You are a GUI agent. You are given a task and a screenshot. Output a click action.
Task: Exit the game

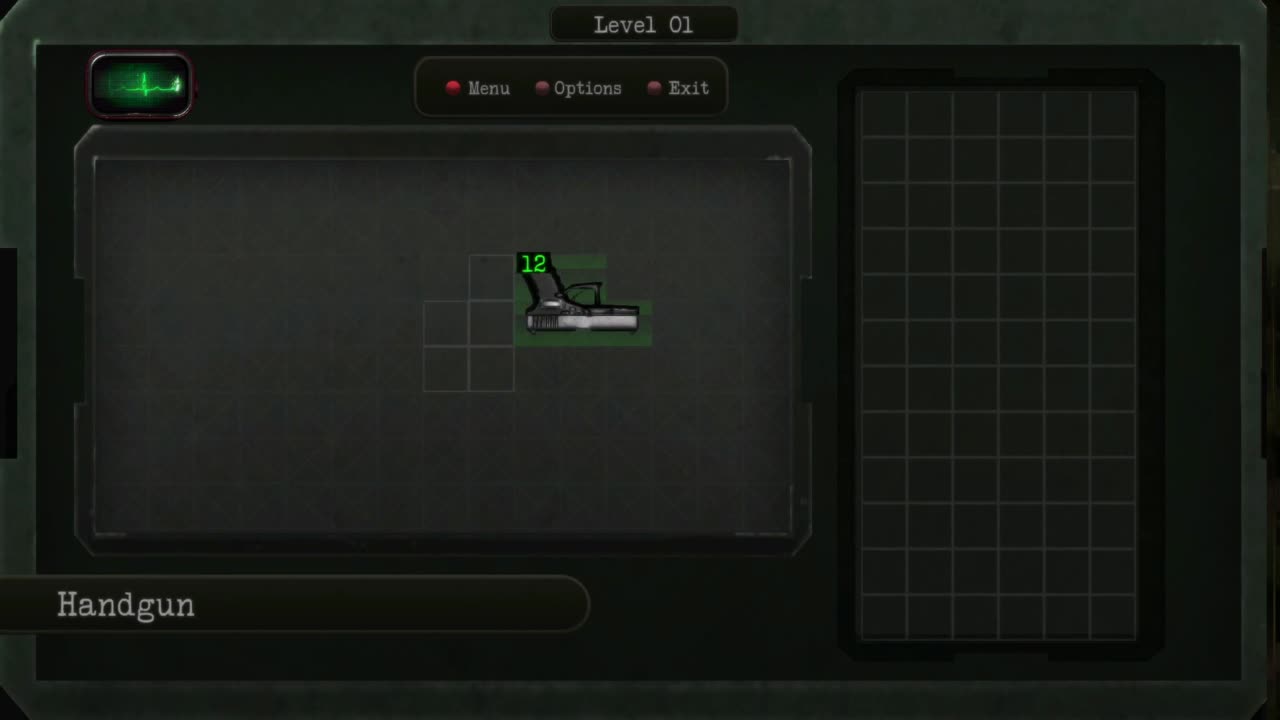coord(678,88)
